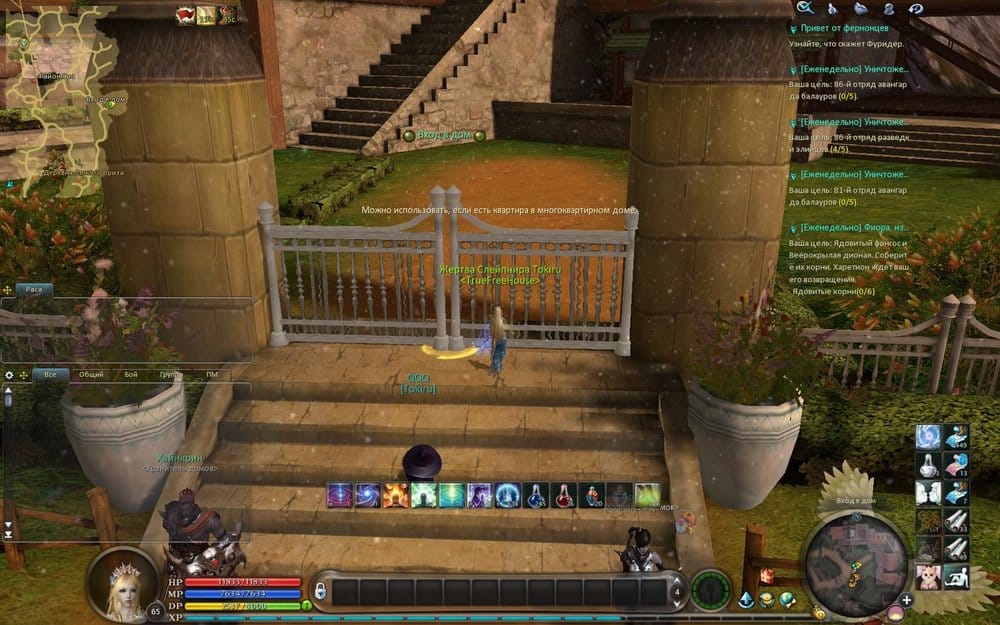This screenshot has height=625, width=1000.
Task: Open chat settings gear icon
Action: pos(9,375)
